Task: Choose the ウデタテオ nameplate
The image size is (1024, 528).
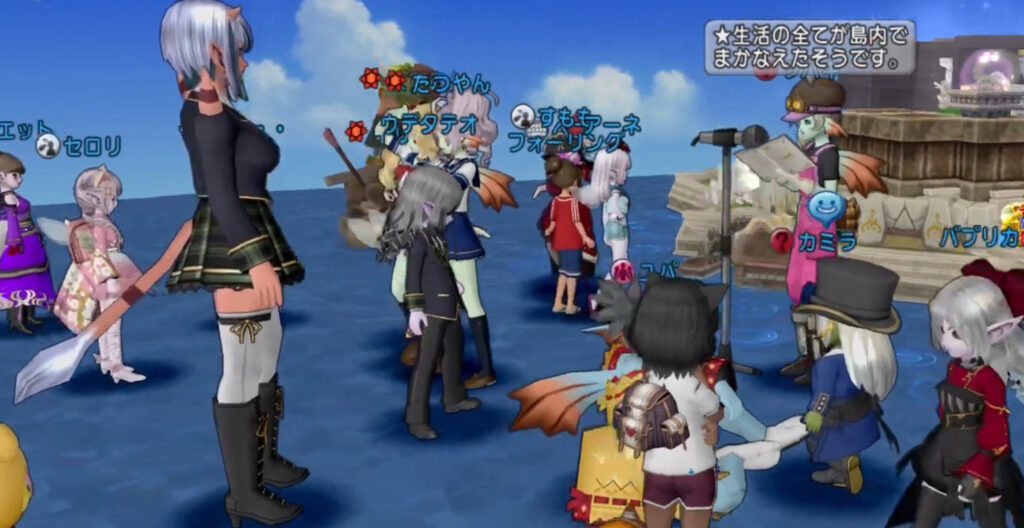Action: [x=427, y=127]
